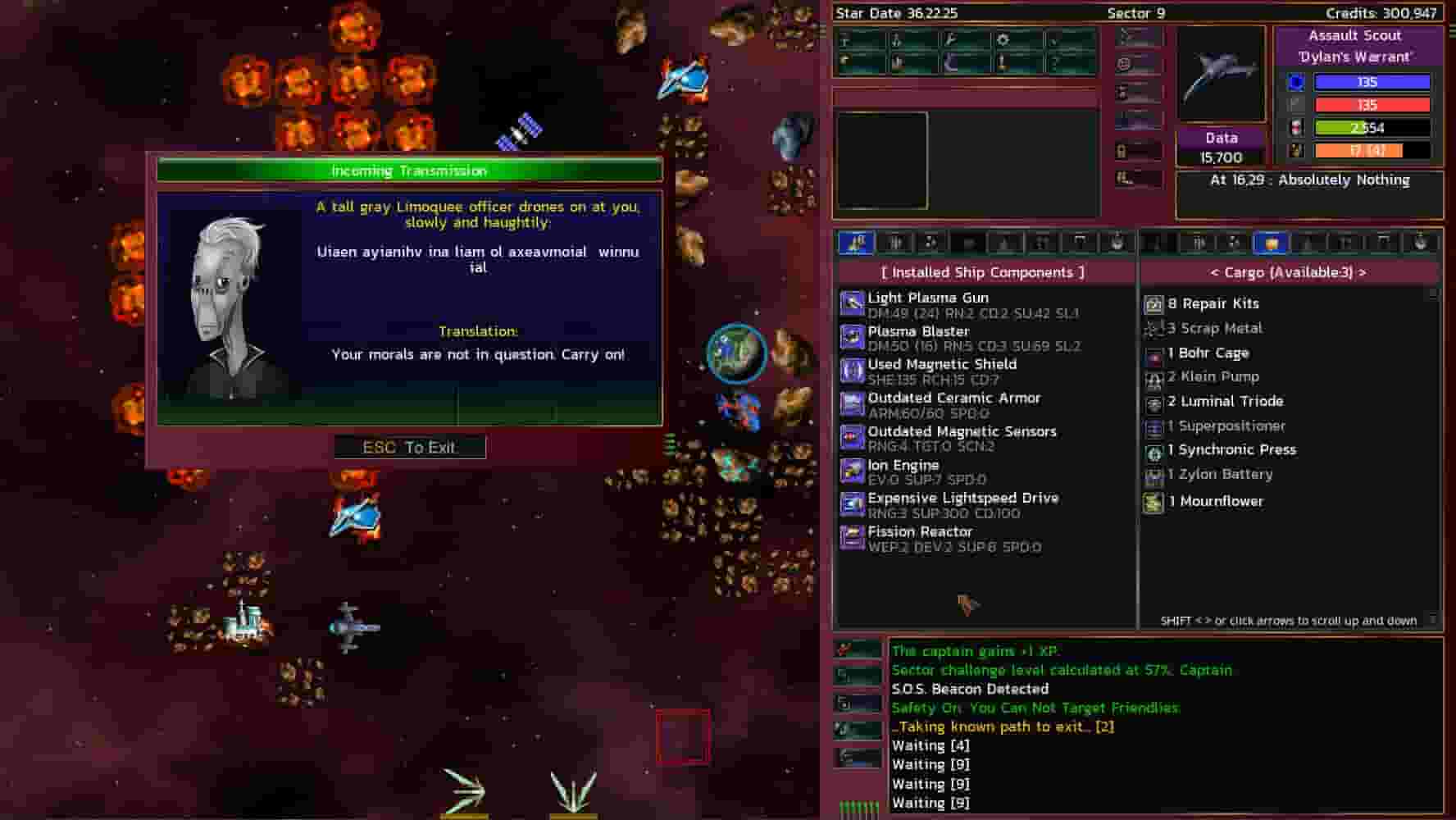Toggle the highlighted crate icon above the Cargo panel

[1268, 243]
